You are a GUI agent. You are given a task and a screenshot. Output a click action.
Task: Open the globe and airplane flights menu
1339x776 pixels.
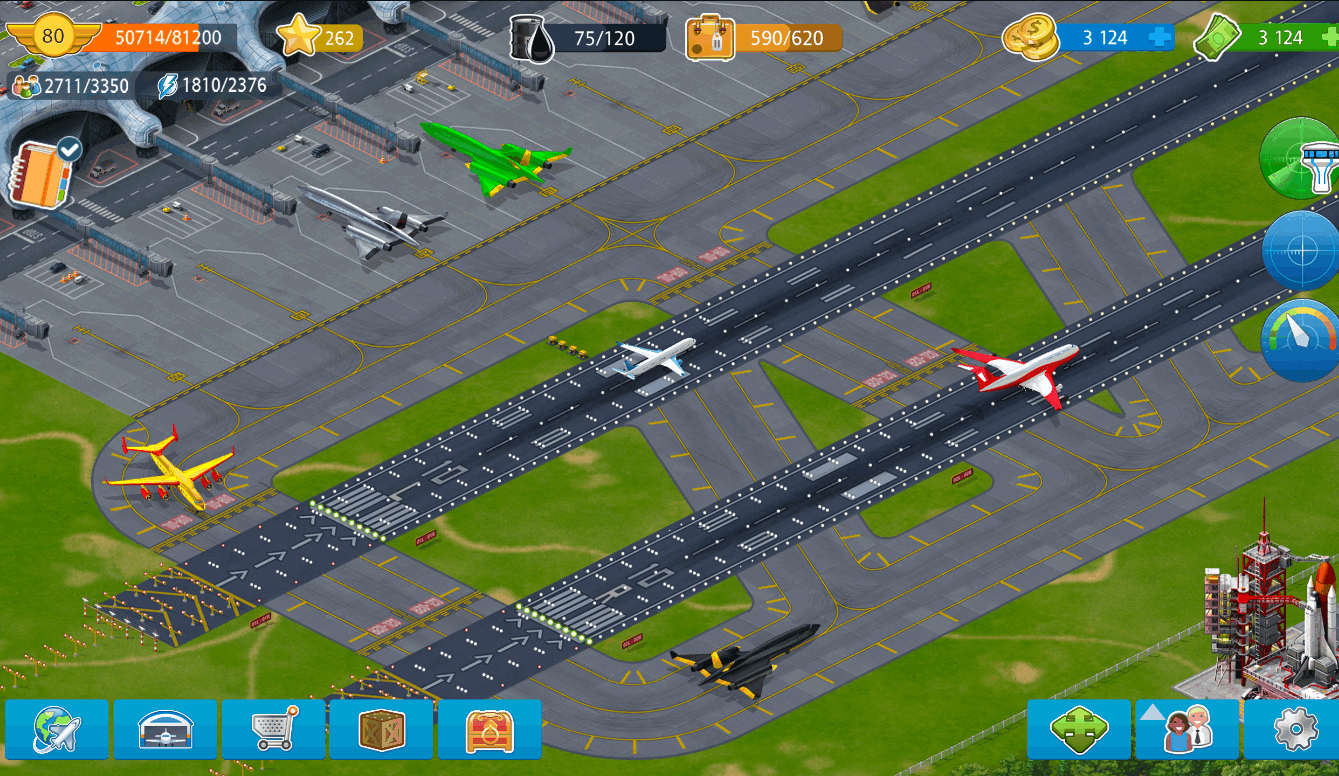[57, 730]
